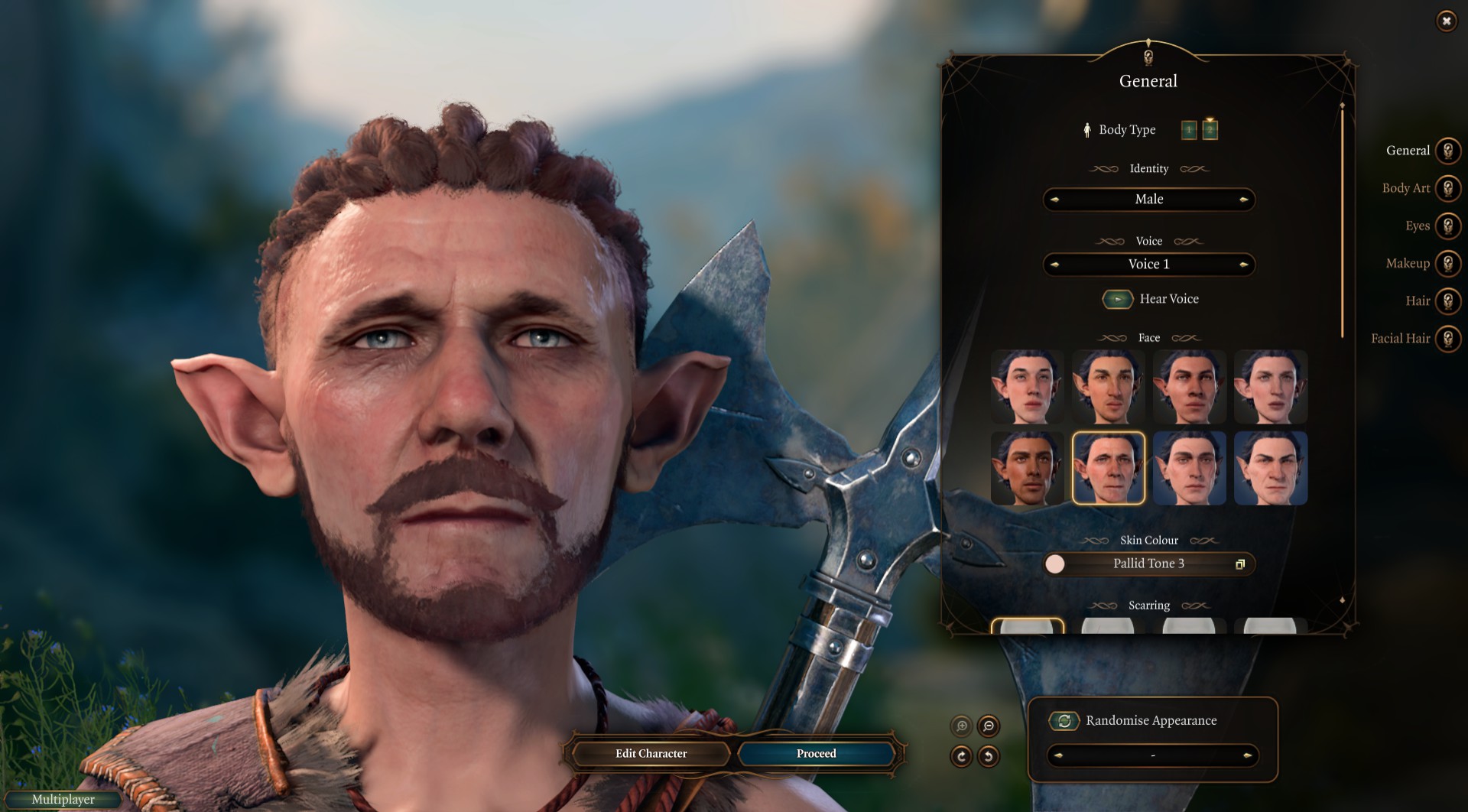Choose the next Identity with right arrow
Screen dimensions: 1468x812
1243,200
